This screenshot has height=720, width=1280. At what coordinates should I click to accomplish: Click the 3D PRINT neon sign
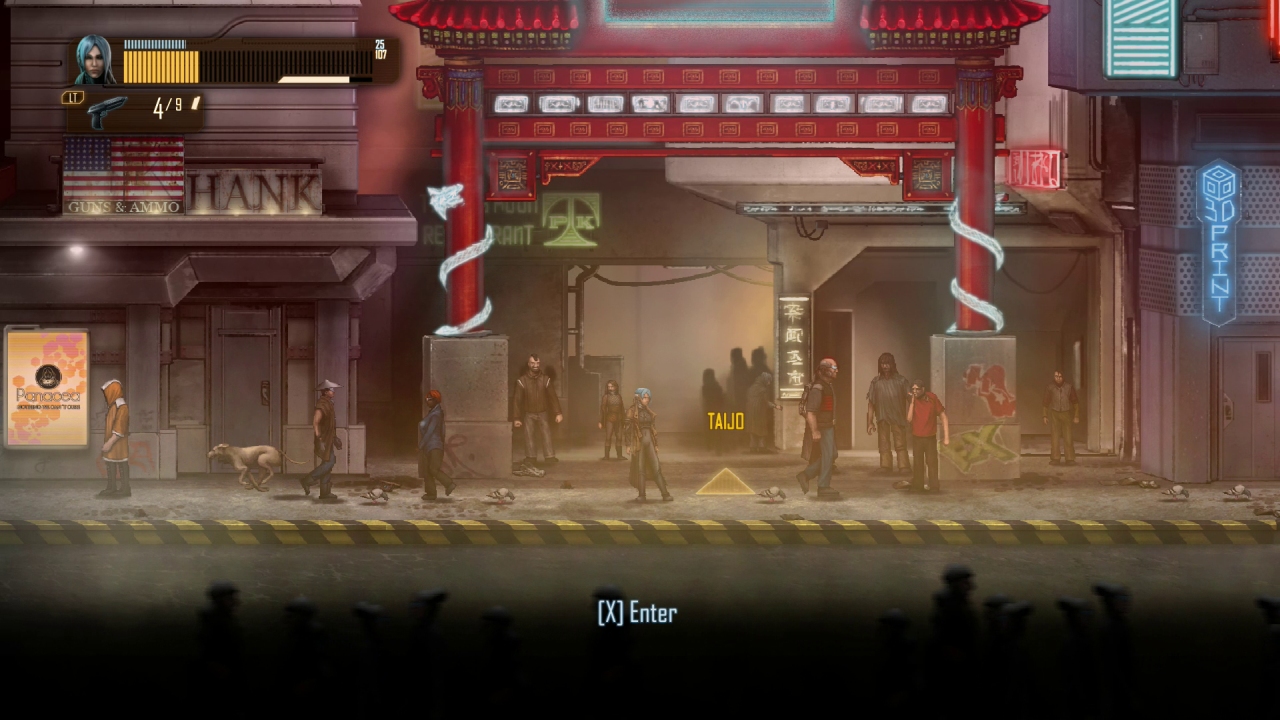click(x=1215, y=240)
